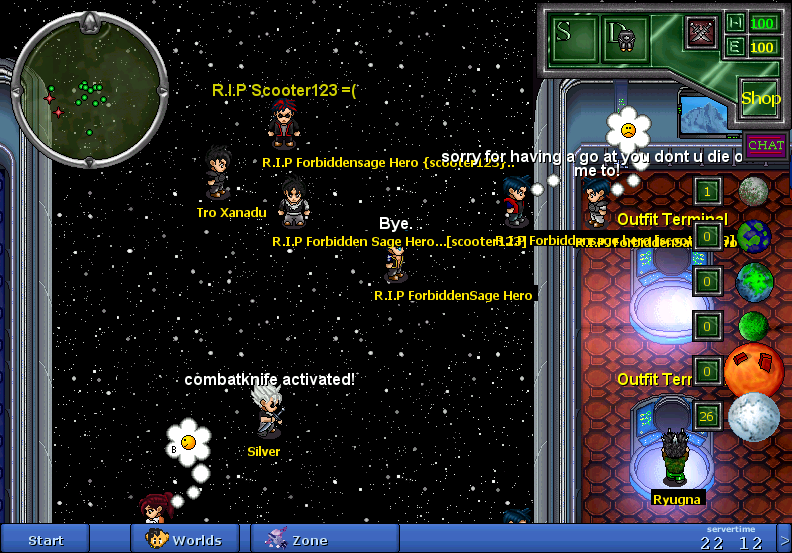Select the small dark green planet
The height and width of the screenshot is (553, 792).
[x=753, y=325]
